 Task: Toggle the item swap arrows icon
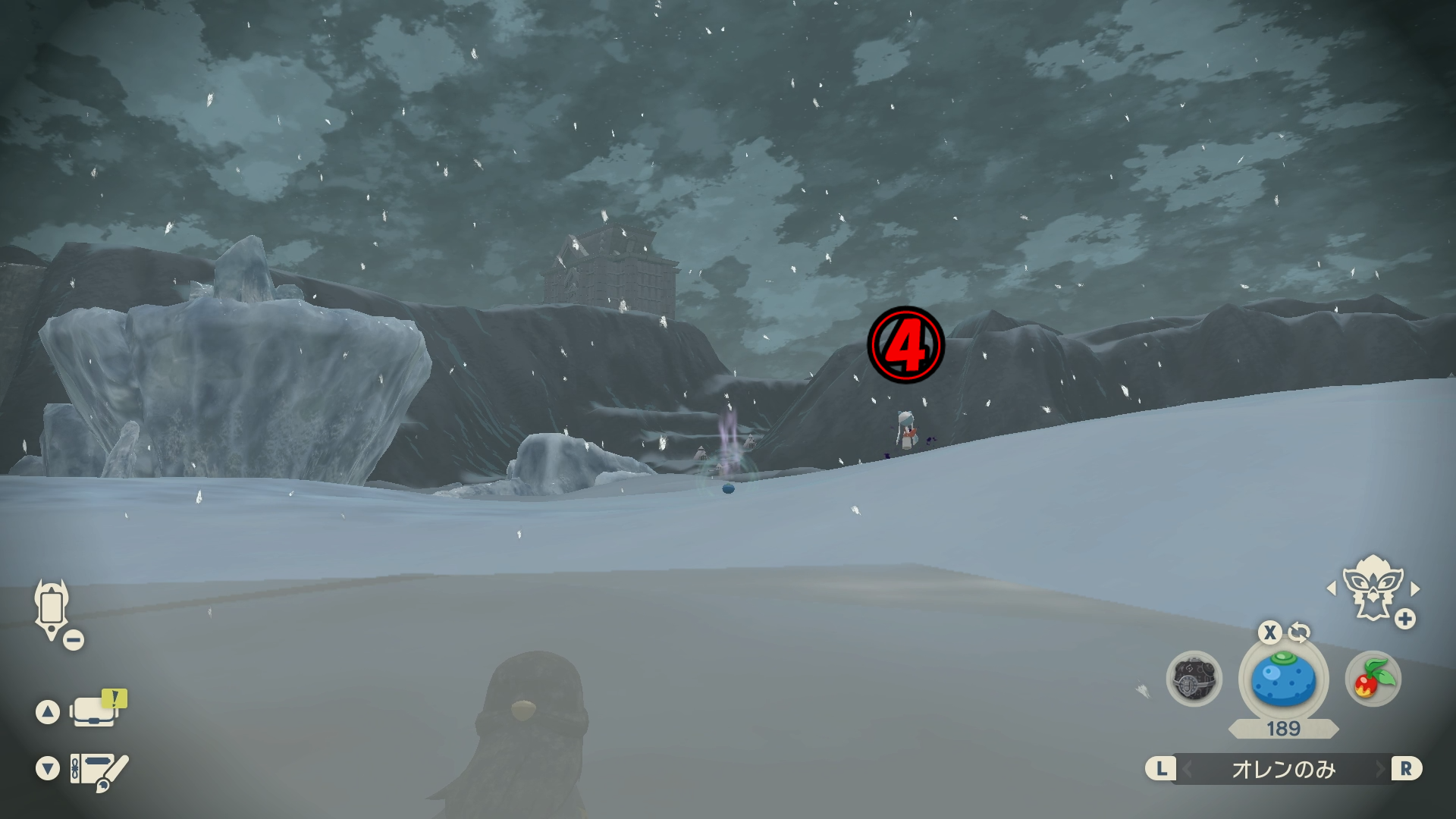(1299, 632)
